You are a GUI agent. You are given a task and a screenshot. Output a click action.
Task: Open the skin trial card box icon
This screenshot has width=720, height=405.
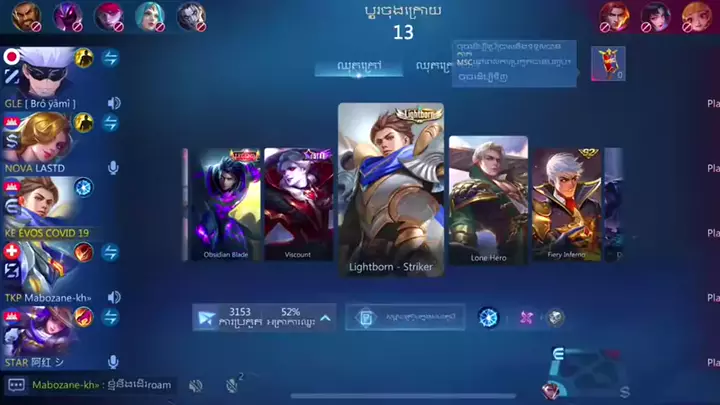click(x=607, y=63)
